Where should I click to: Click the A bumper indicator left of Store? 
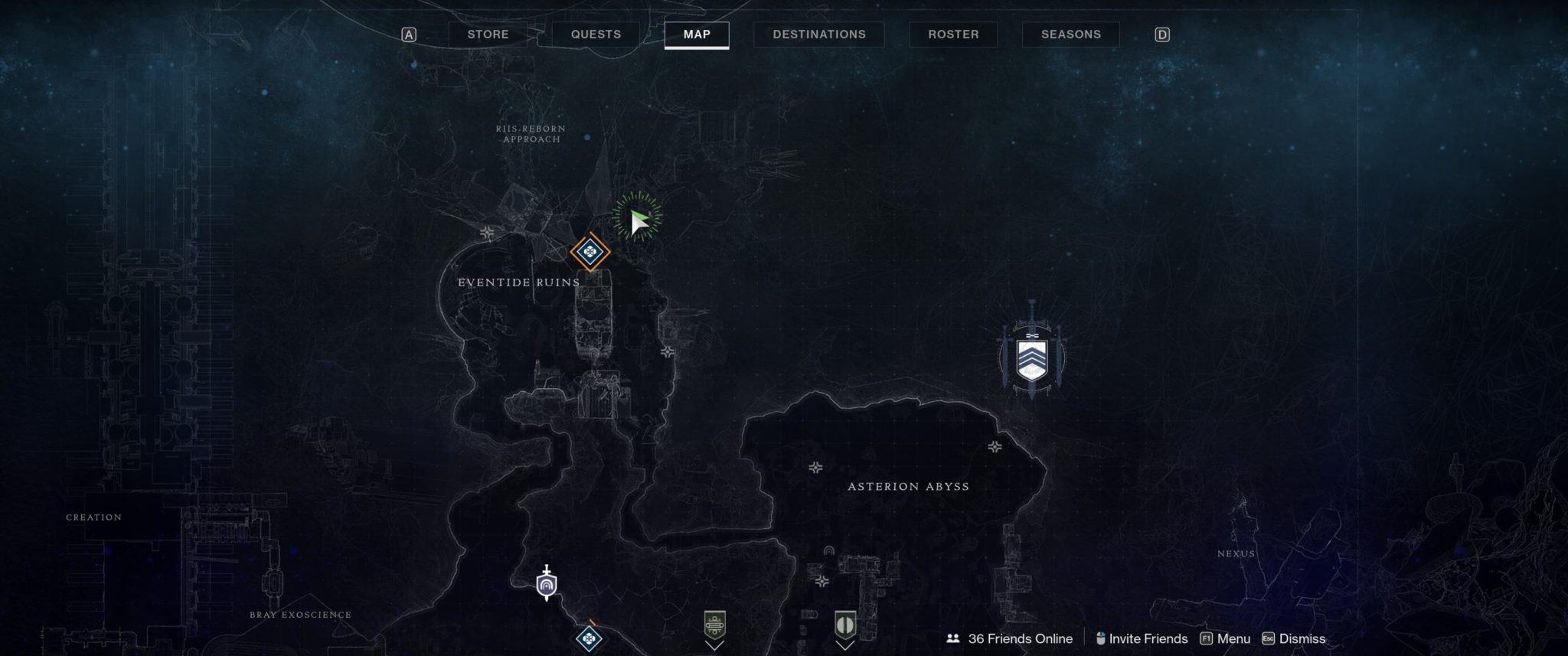pyautogui.click(x=410, y=34)
